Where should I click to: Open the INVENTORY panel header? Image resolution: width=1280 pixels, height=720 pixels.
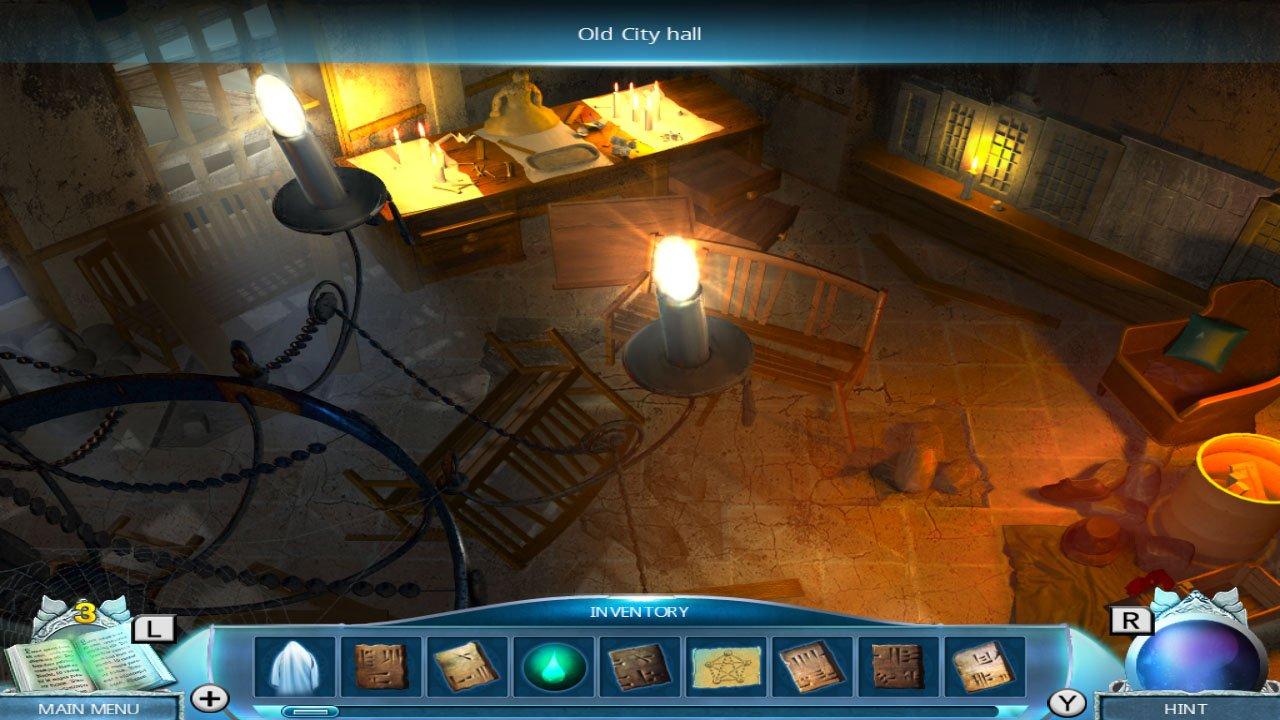click(x=637, y=614)
